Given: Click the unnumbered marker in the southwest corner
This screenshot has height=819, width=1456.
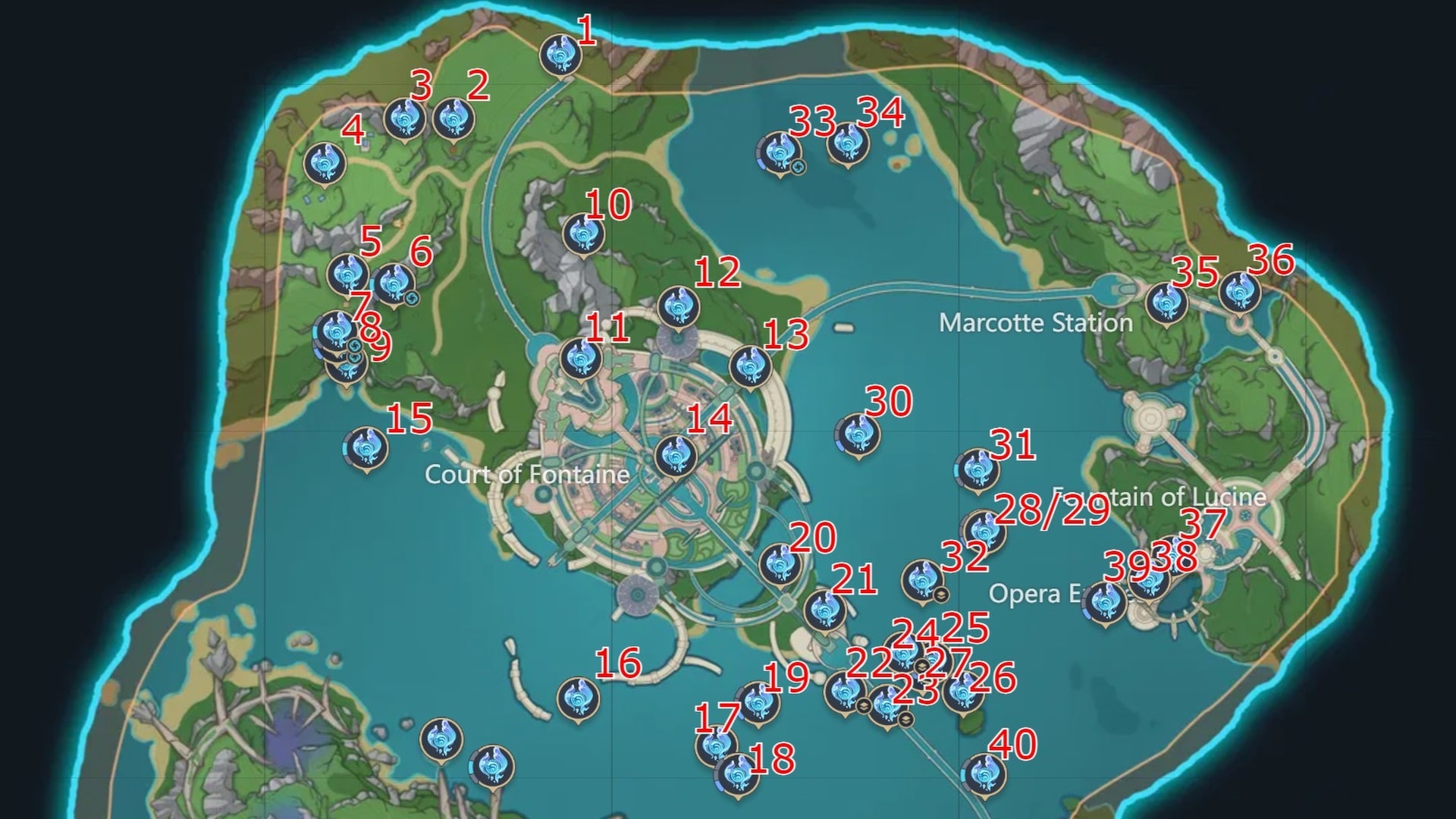Looking at the screenshot, I should pos(443,736).
